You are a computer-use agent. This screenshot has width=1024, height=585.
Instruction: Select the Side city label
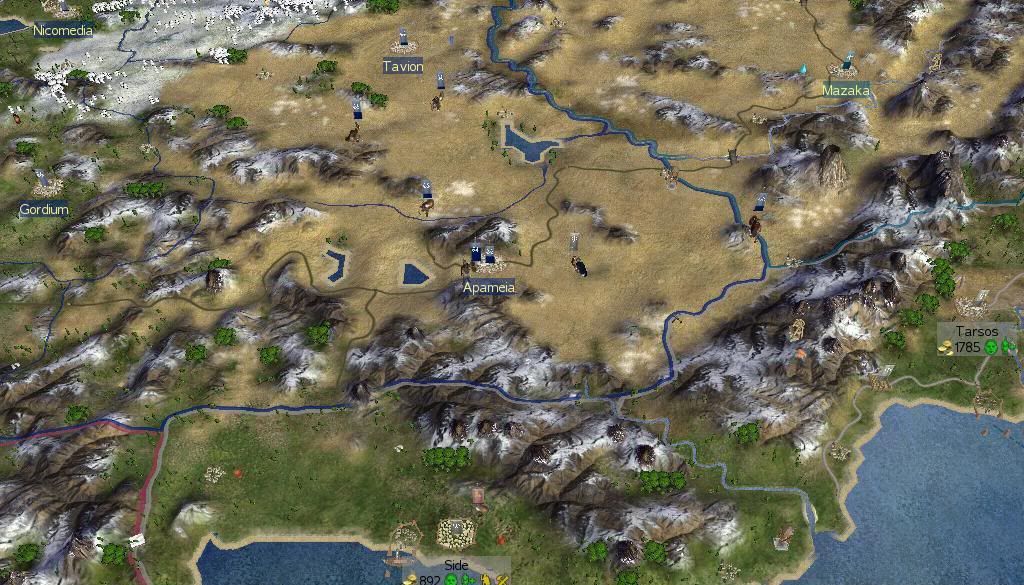click(x=456, y=565)
